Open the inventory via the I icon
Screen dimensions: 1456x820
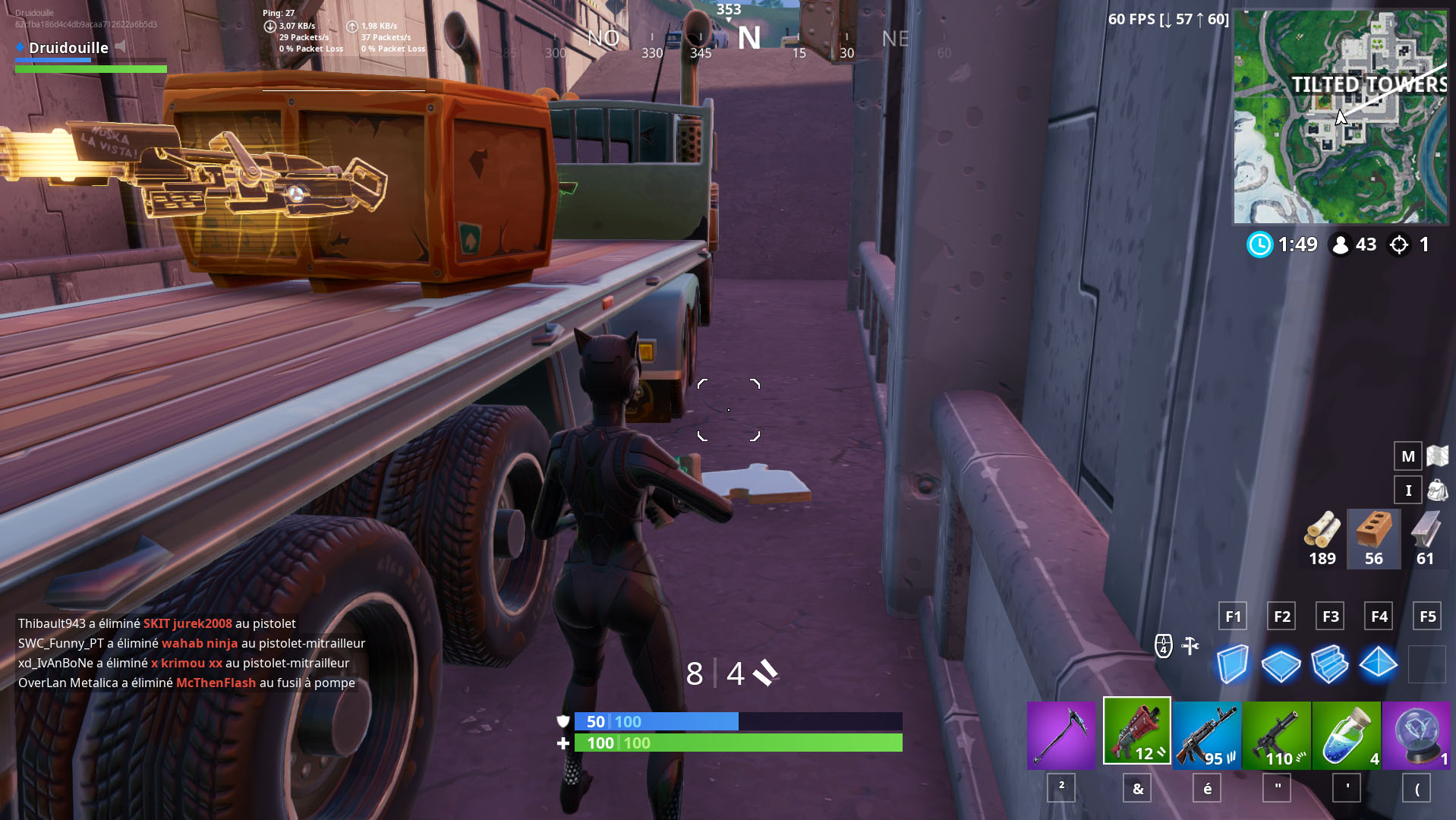click(1407, 490)
